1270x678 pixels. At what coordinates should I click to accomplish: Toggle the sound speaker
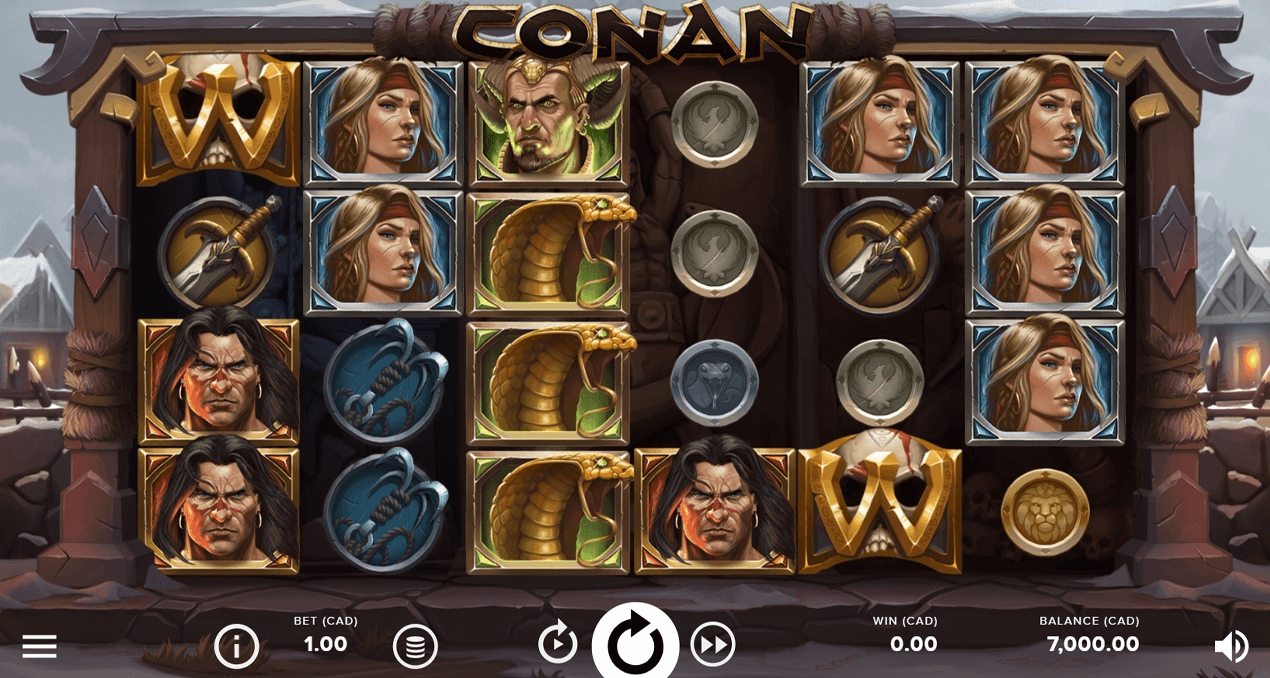click(1231, 646)
